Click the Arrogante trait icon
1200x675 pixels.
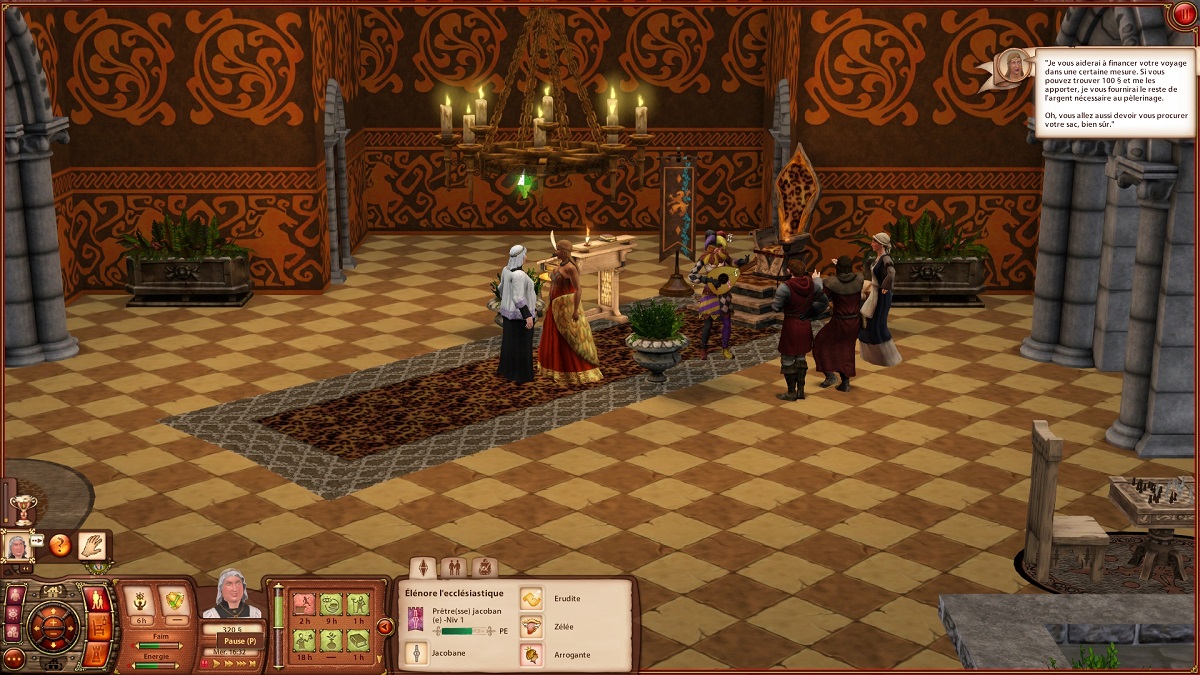tap(531, 654)
